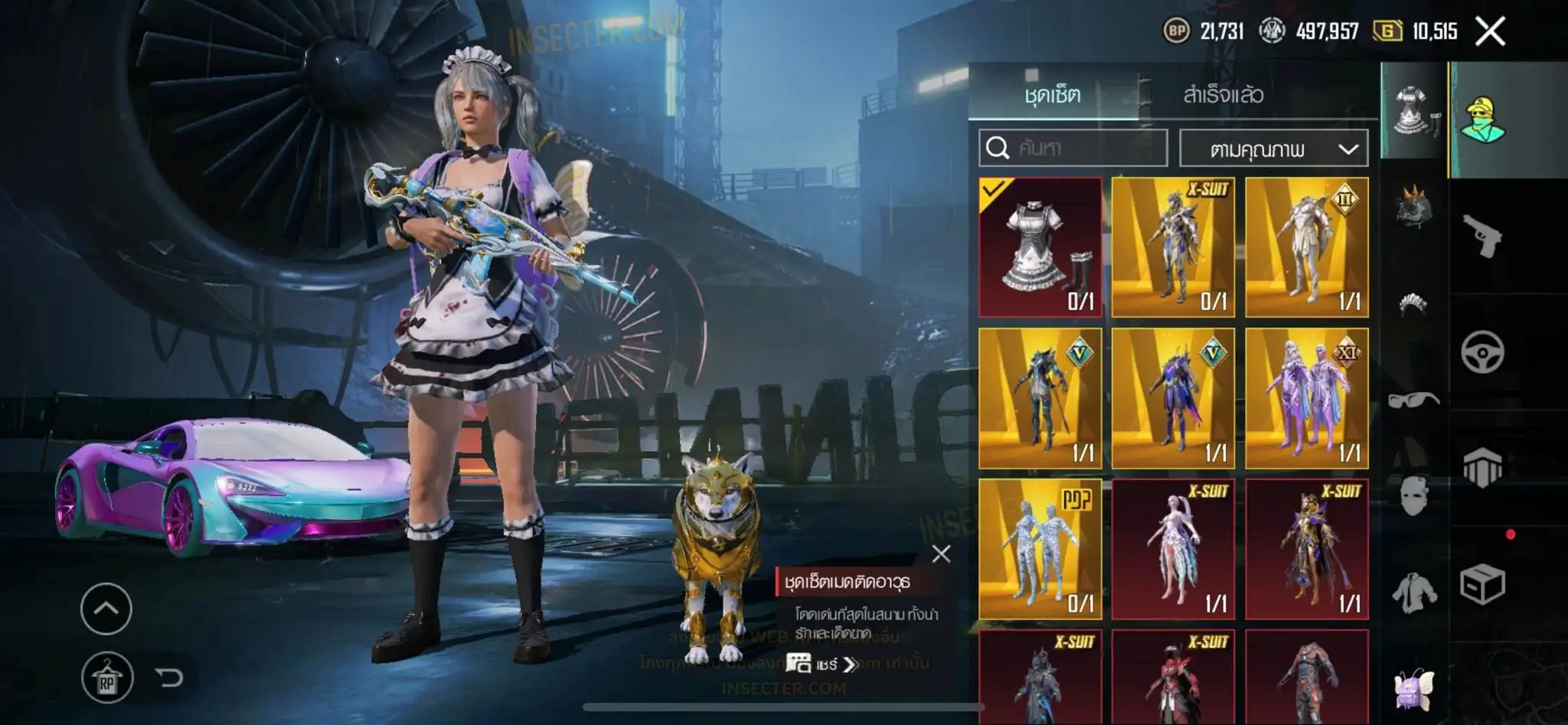
Task: Open the steering wheel vehicles category
Action: pos(1482,353)
